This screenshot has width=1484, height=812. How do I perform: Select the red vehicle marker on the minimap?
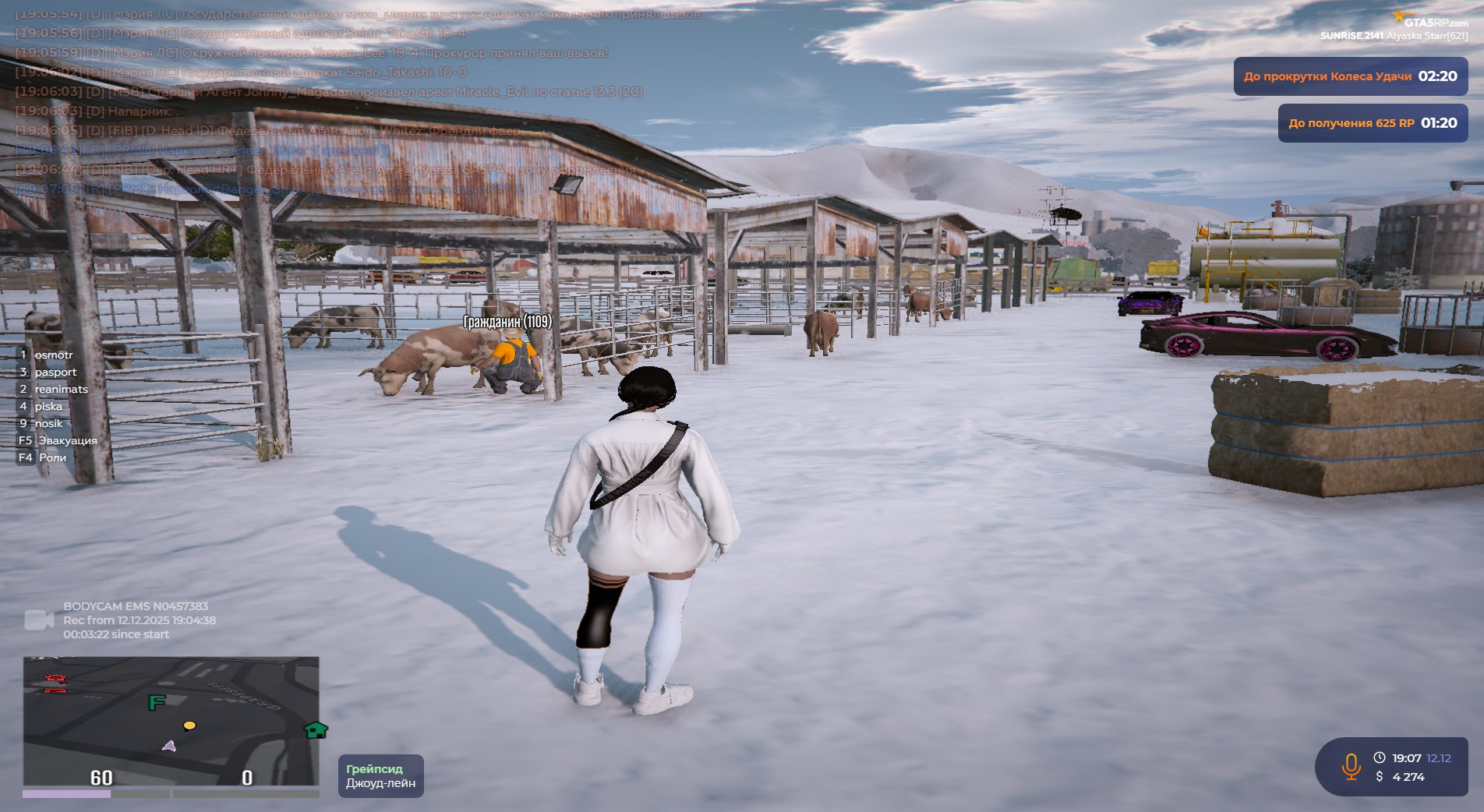click(55, 680)
